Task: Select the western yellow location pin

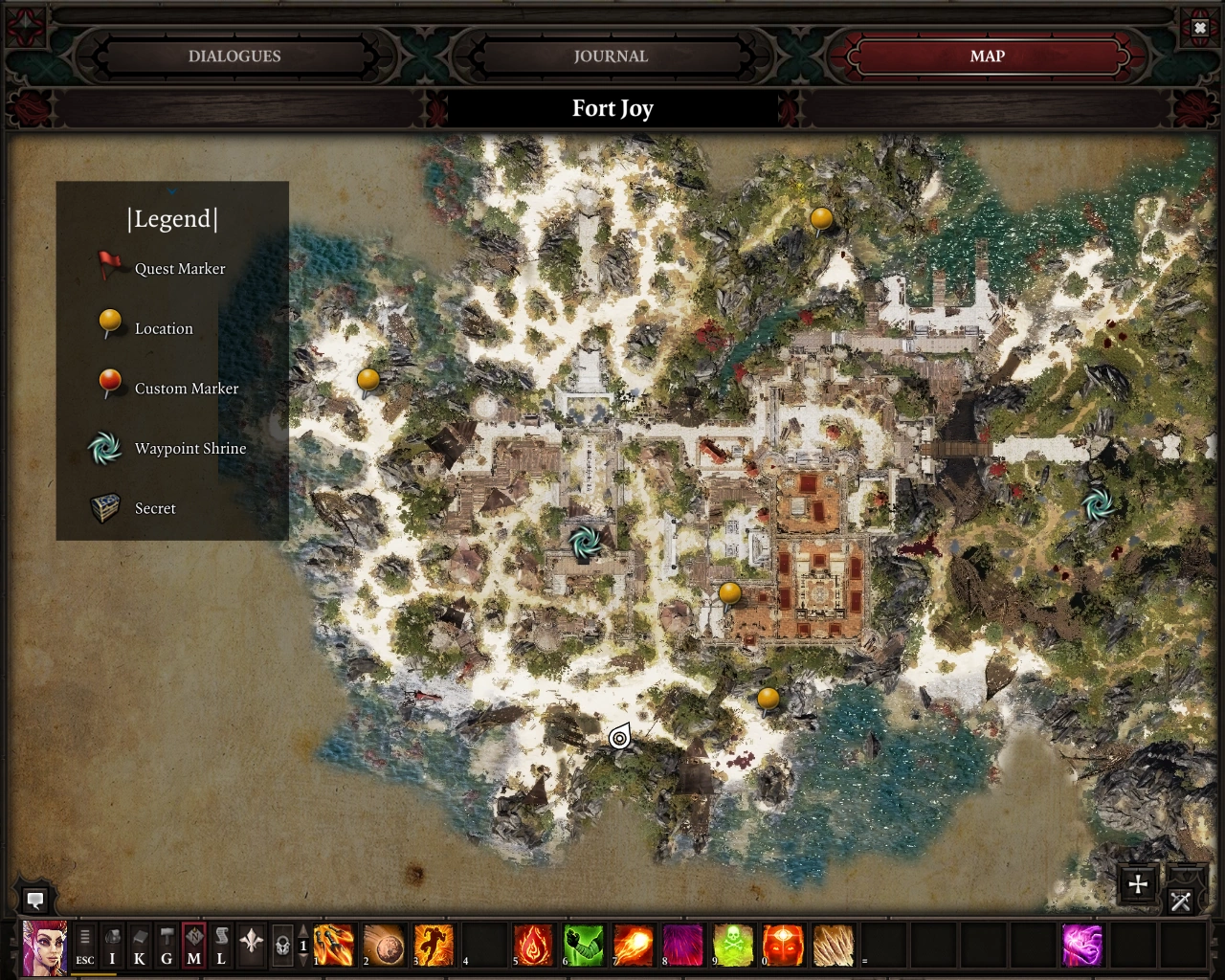Action: tap(368, 381)
